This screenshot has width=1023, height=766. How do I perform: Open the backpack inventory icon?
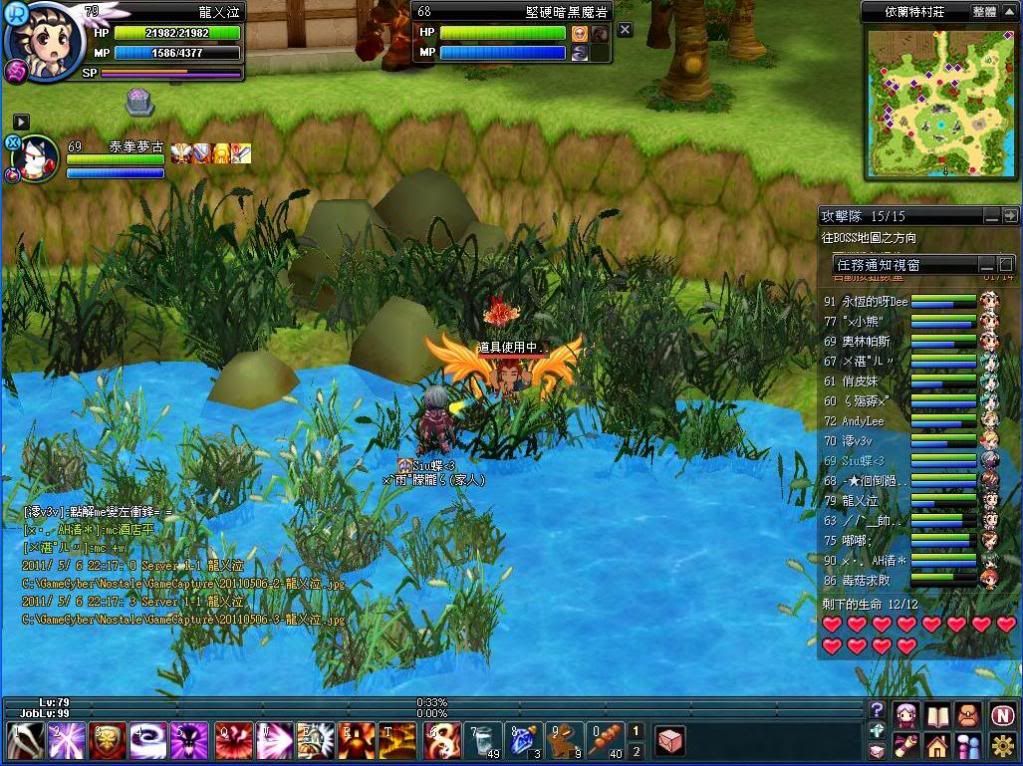tap(971, 715)
